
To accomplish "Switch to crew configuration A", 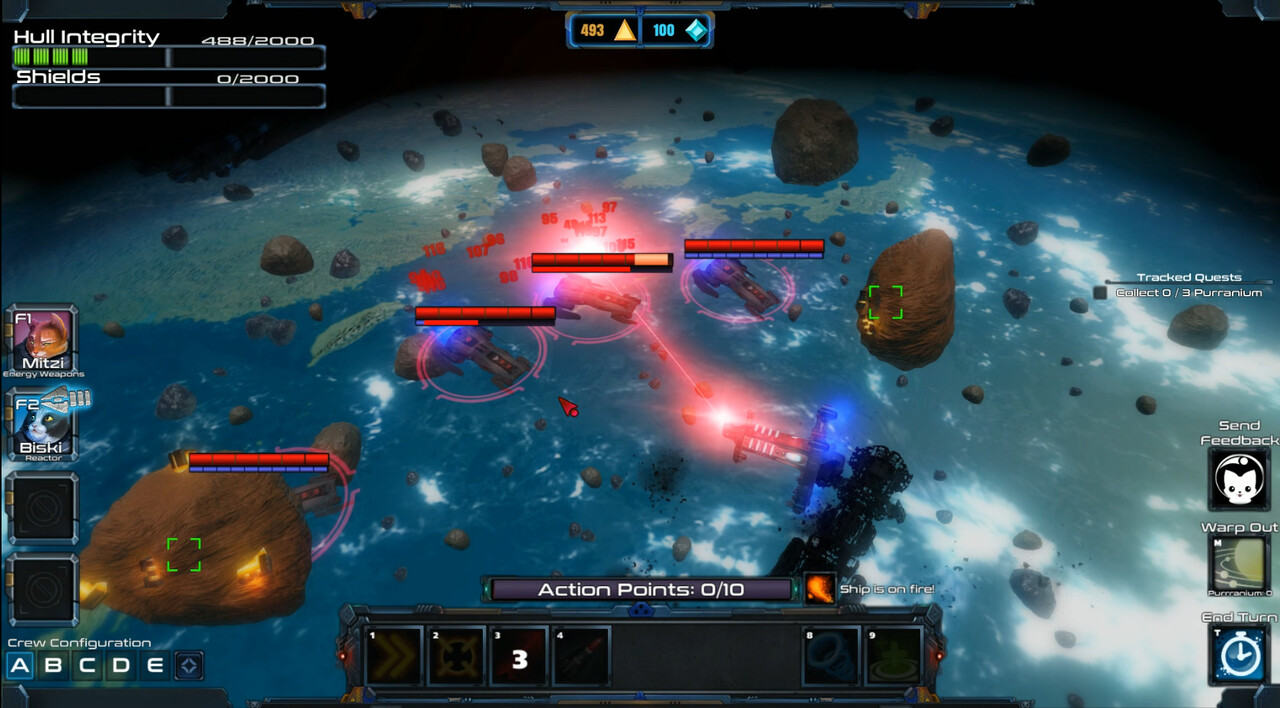I will click(20, 666).
